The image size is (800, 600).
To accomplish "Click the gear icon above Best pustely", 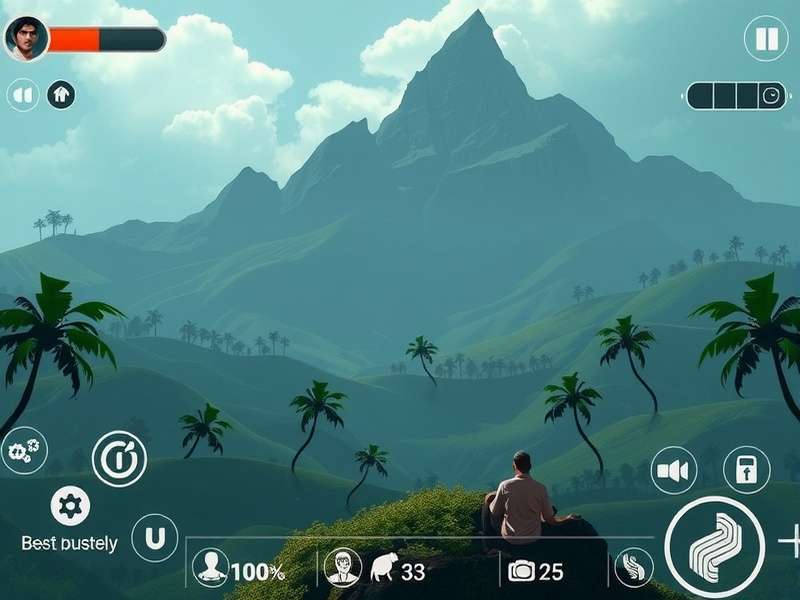I will [70, 506].
